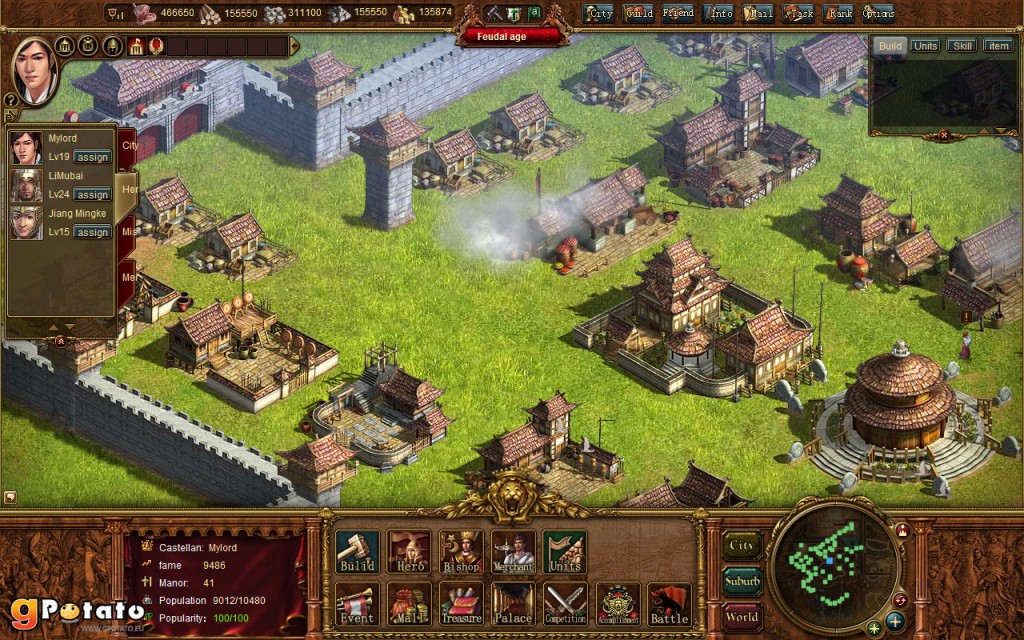Open the Treasure chest menu
The width and height of the screenshot is (1024, 640).
[x=461, y=604]
